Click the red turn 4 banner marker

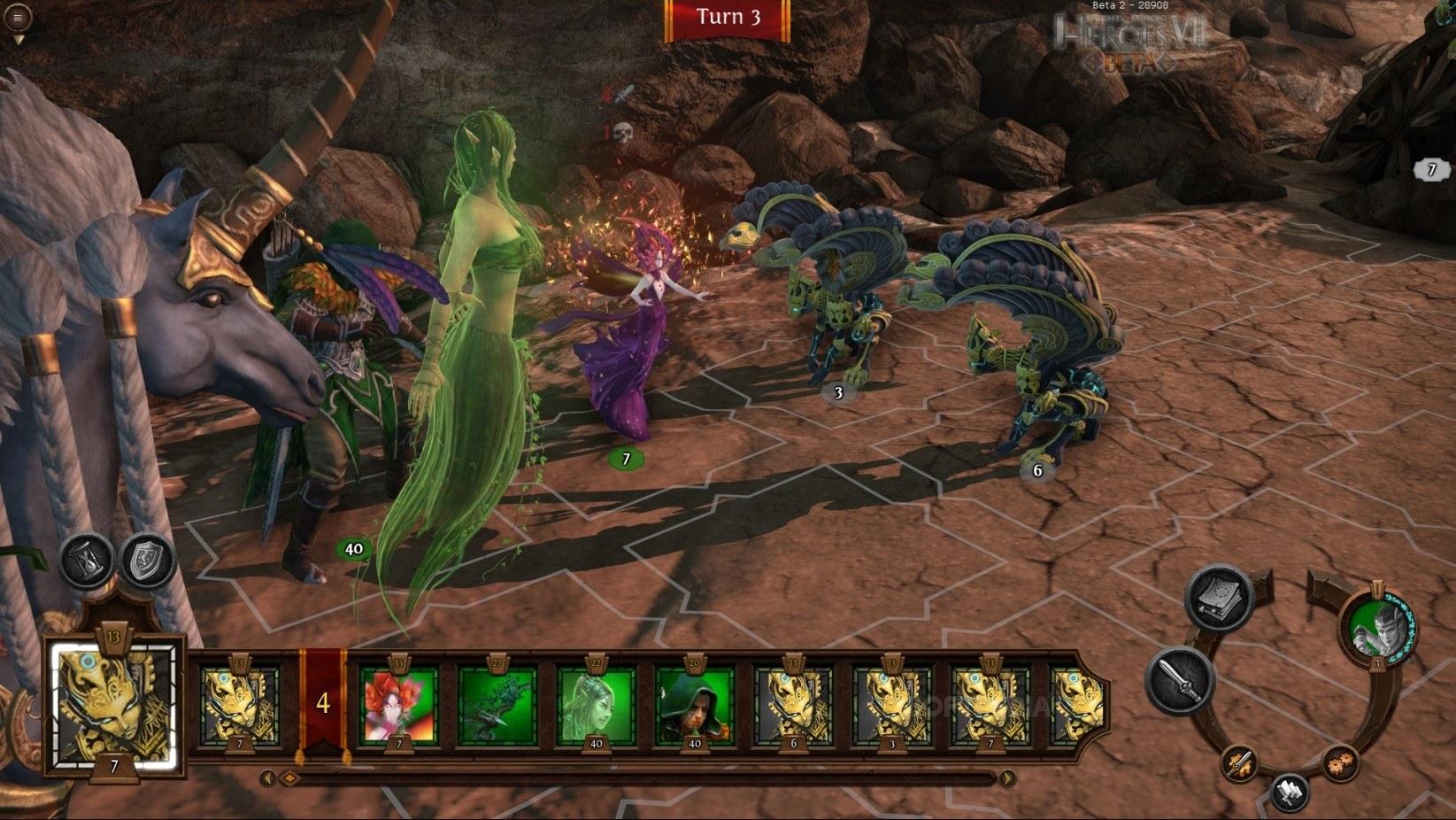(323, 703)
